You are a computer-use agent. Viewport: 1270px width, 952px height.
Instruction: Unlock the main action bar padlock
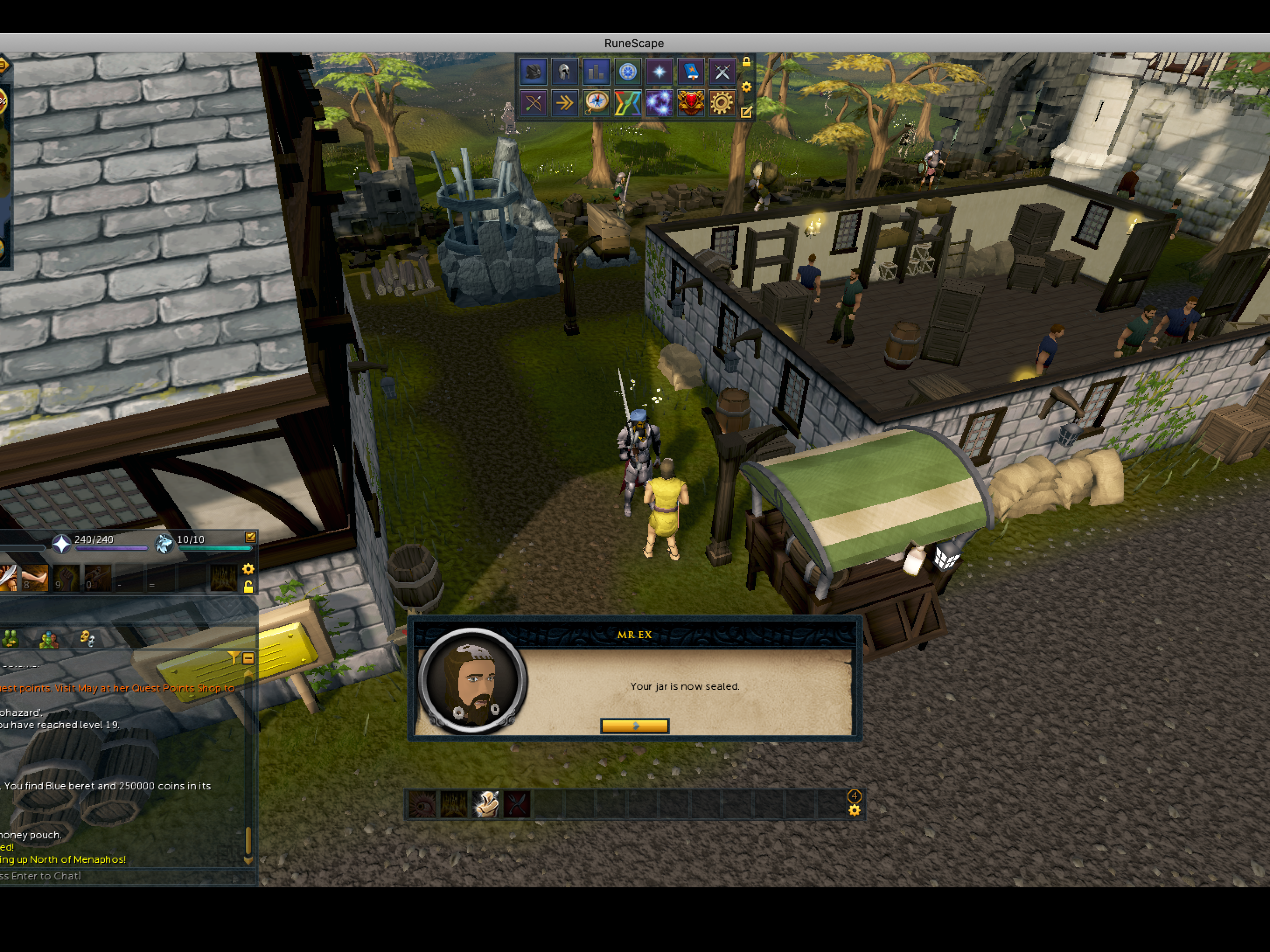(x=248, y=587)
